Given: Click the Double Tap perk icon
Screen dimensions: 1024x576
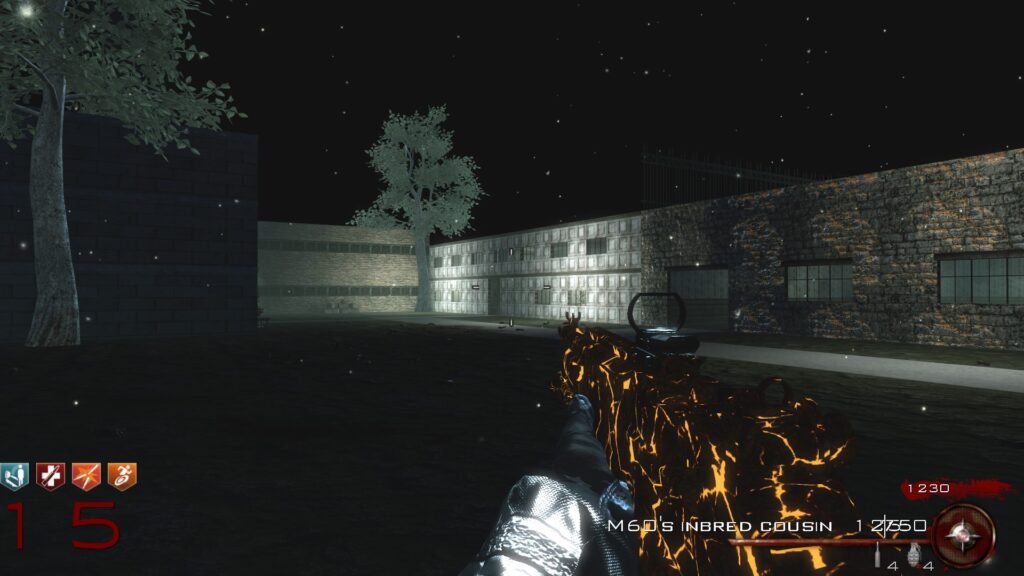Looking at the screenshot, I should (x=86, y=476).
